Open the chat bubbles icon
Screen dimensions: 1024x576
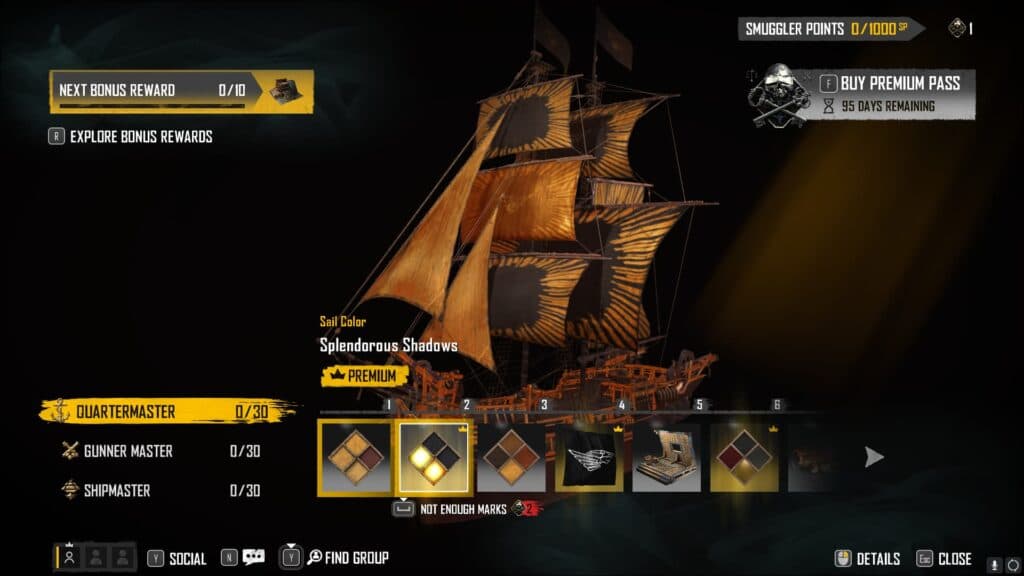pyautogui.click(x=253, y=558)
